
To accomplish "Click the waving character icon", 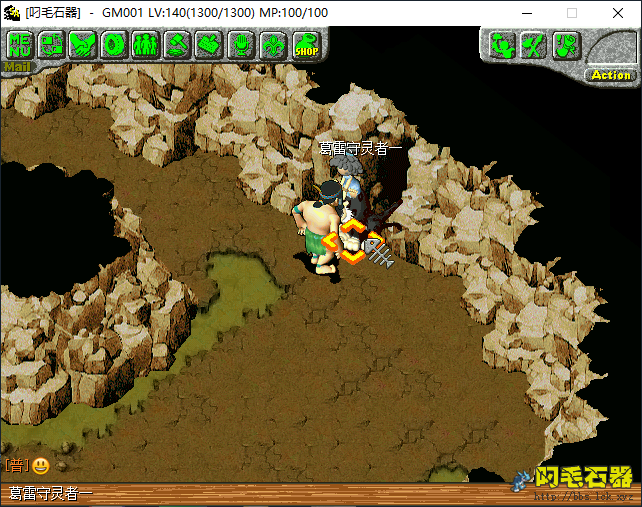I will (503, 45).
